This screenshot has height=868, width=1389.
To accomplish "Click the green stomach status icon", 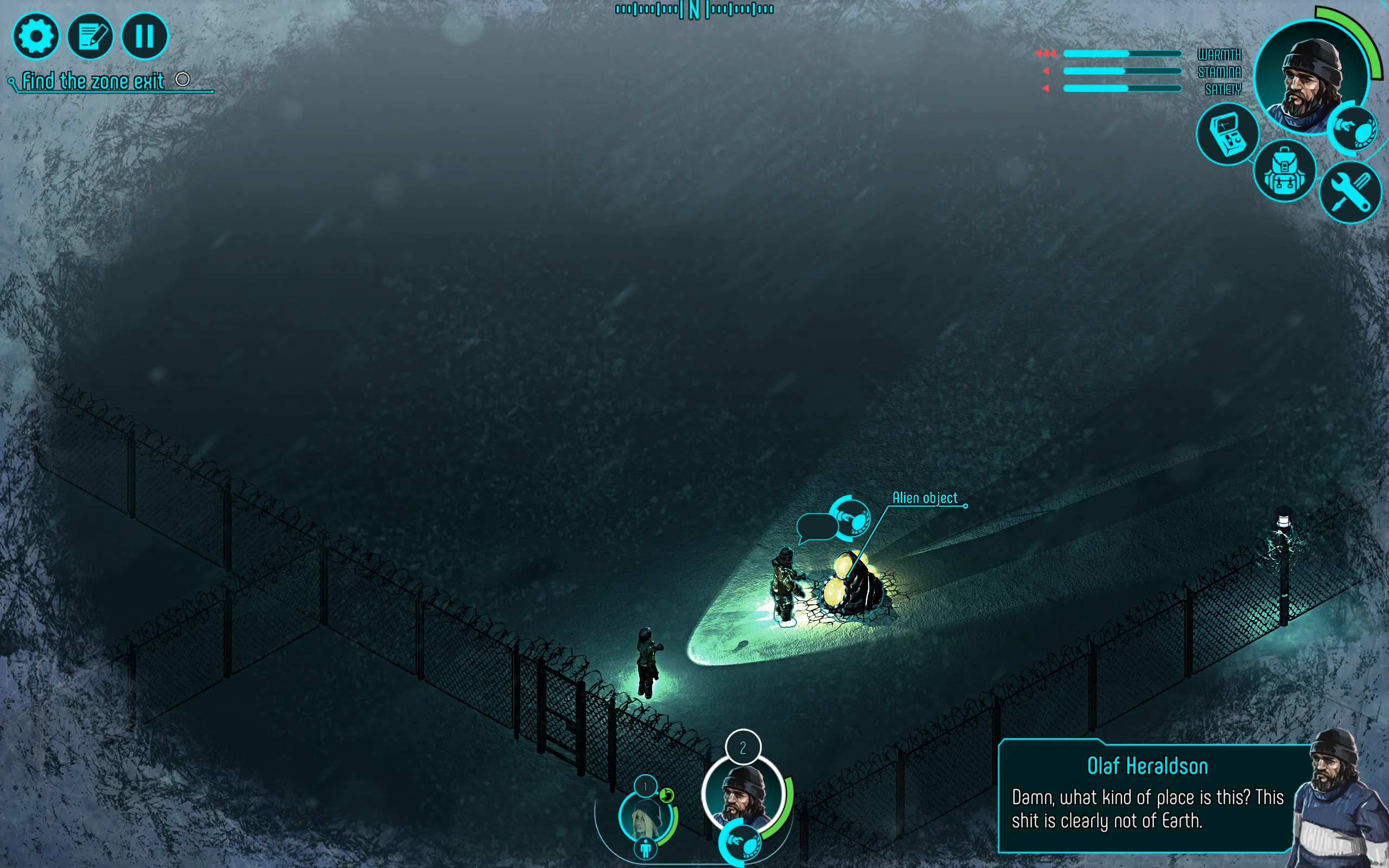I will (666, 795).
